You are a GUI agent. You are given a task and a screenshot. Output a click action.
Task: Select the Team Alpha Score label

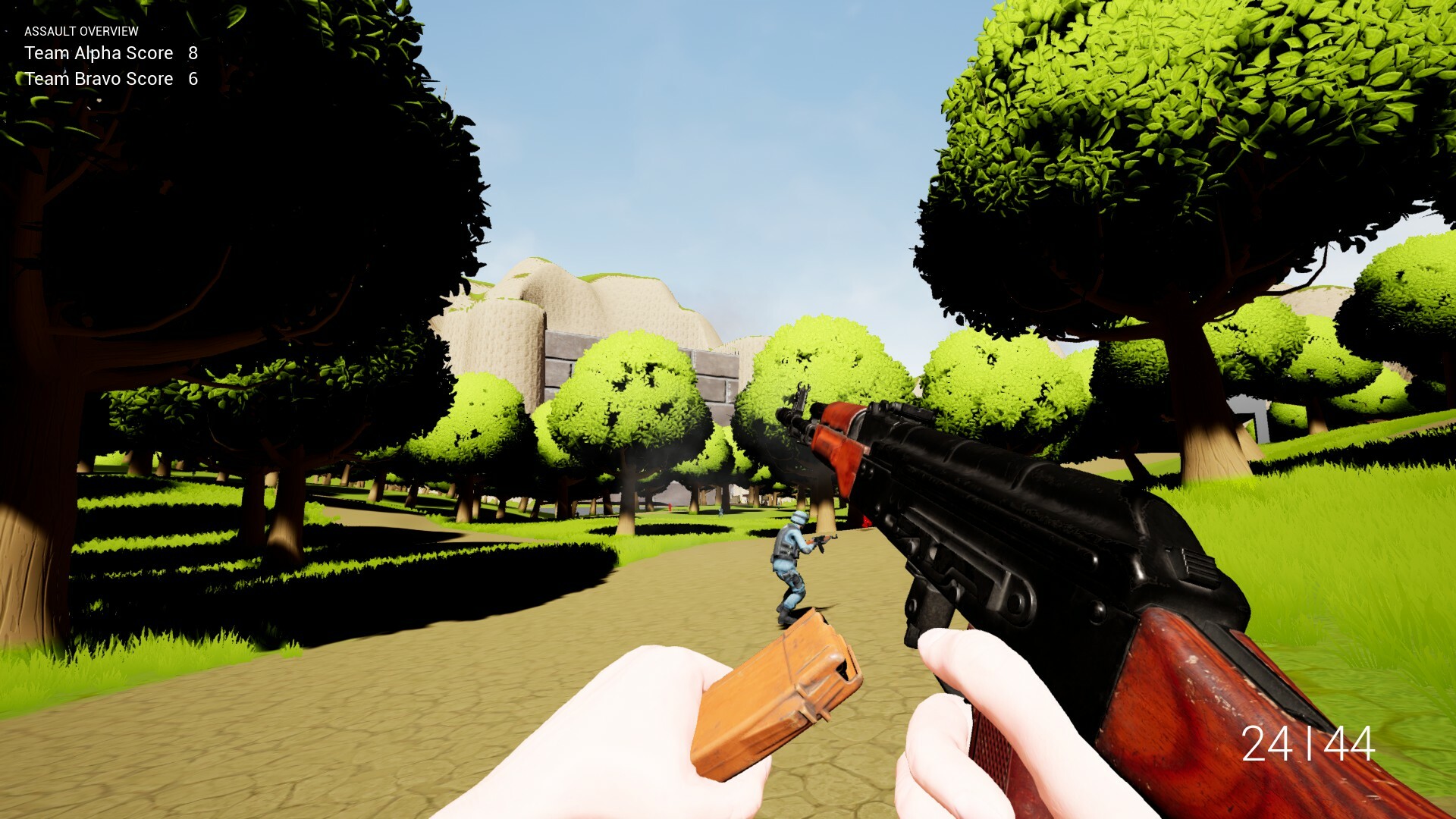pyautogui.click(x=97, y=53)
